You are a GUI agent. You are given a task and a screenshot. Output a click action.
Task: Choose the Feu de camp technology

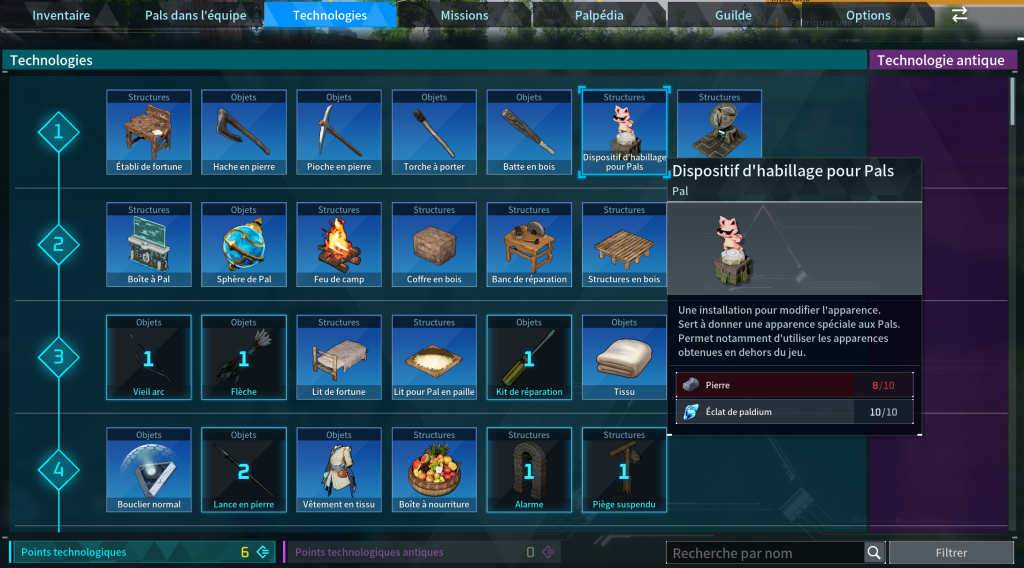pyautogui.click(x=339, y=245)
